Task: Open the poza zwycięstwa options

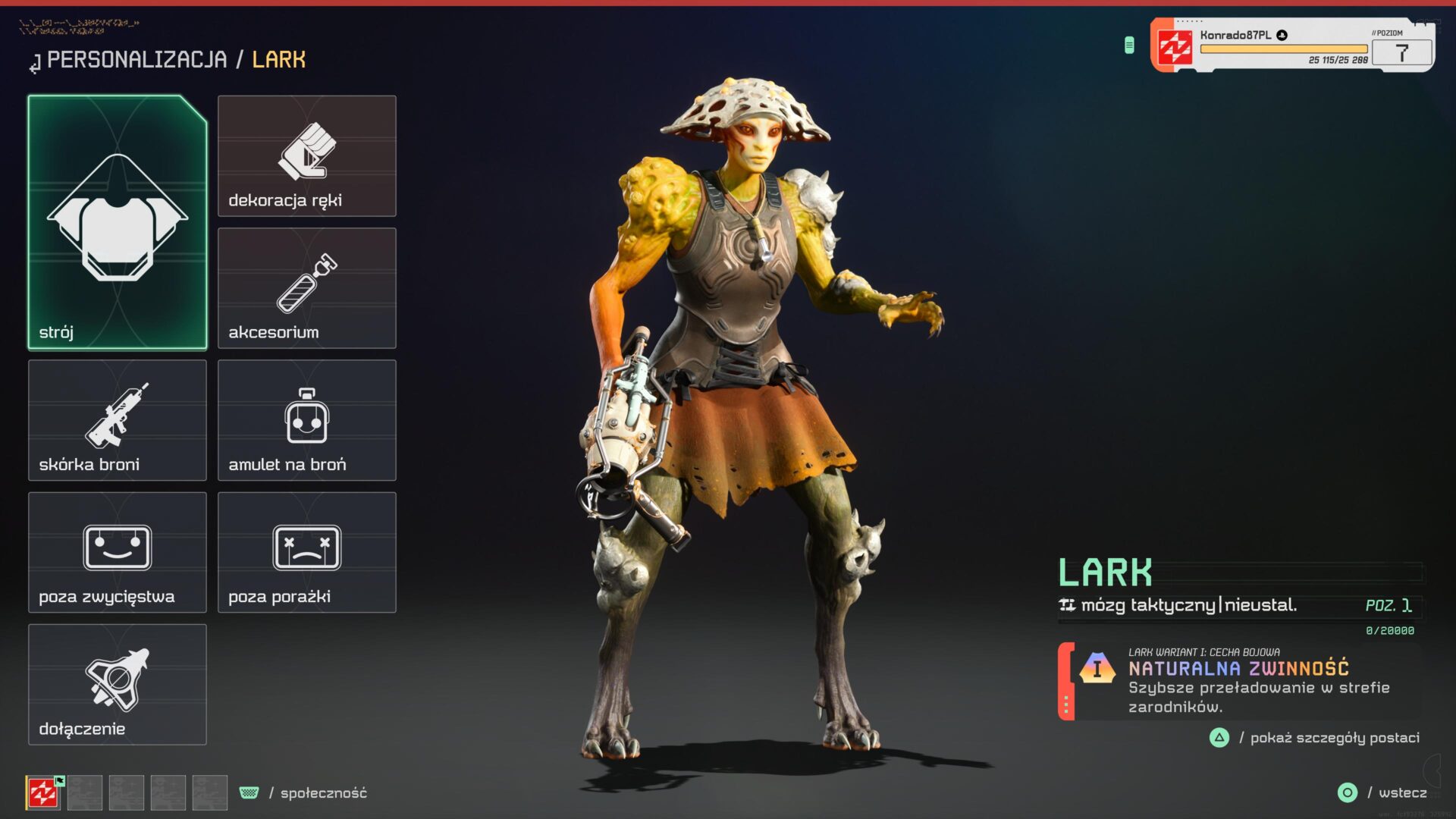Action: pos(118,552)
